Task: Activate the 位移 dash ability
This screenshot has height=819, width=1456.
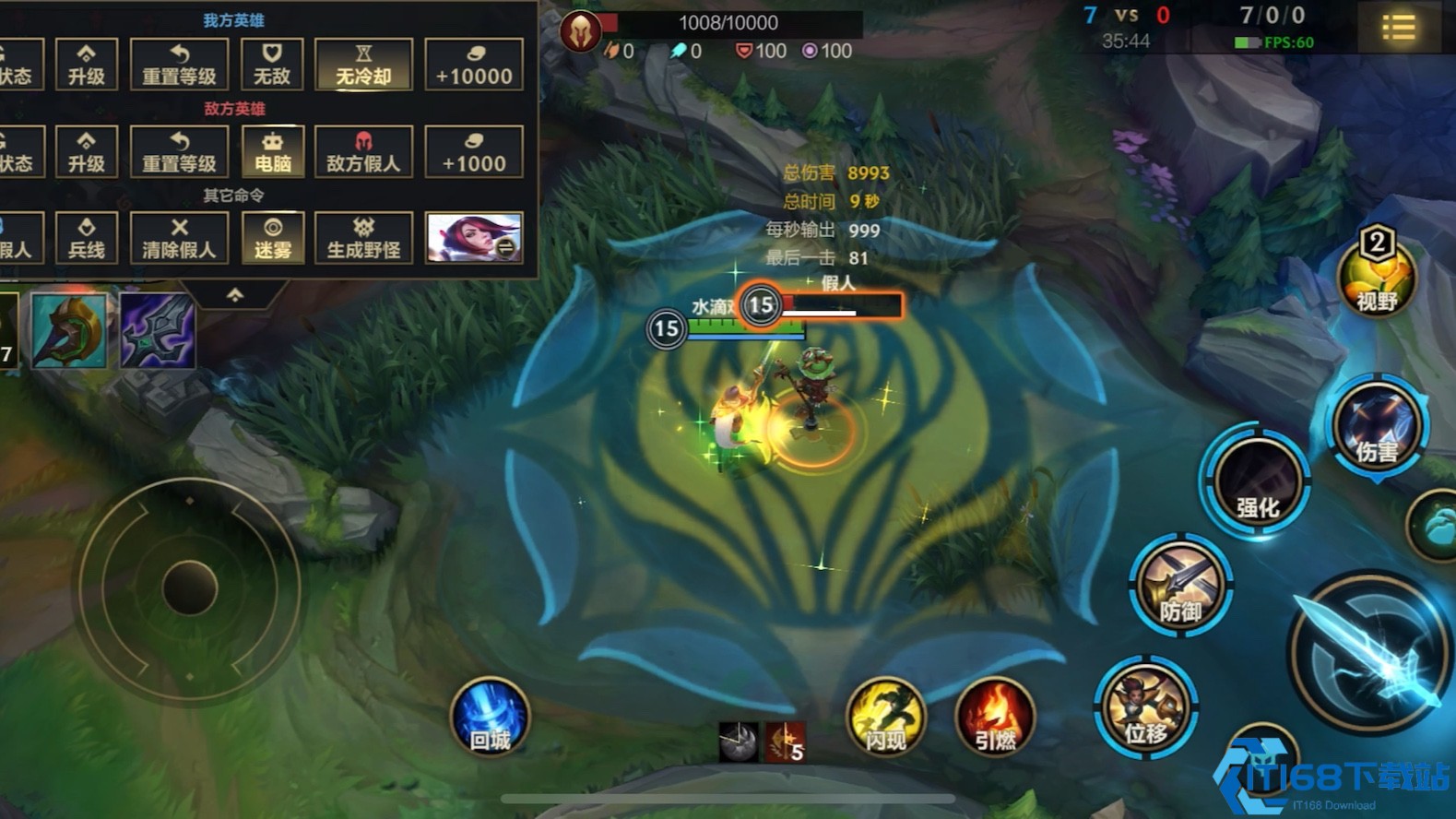Action: pos(1146,708)
